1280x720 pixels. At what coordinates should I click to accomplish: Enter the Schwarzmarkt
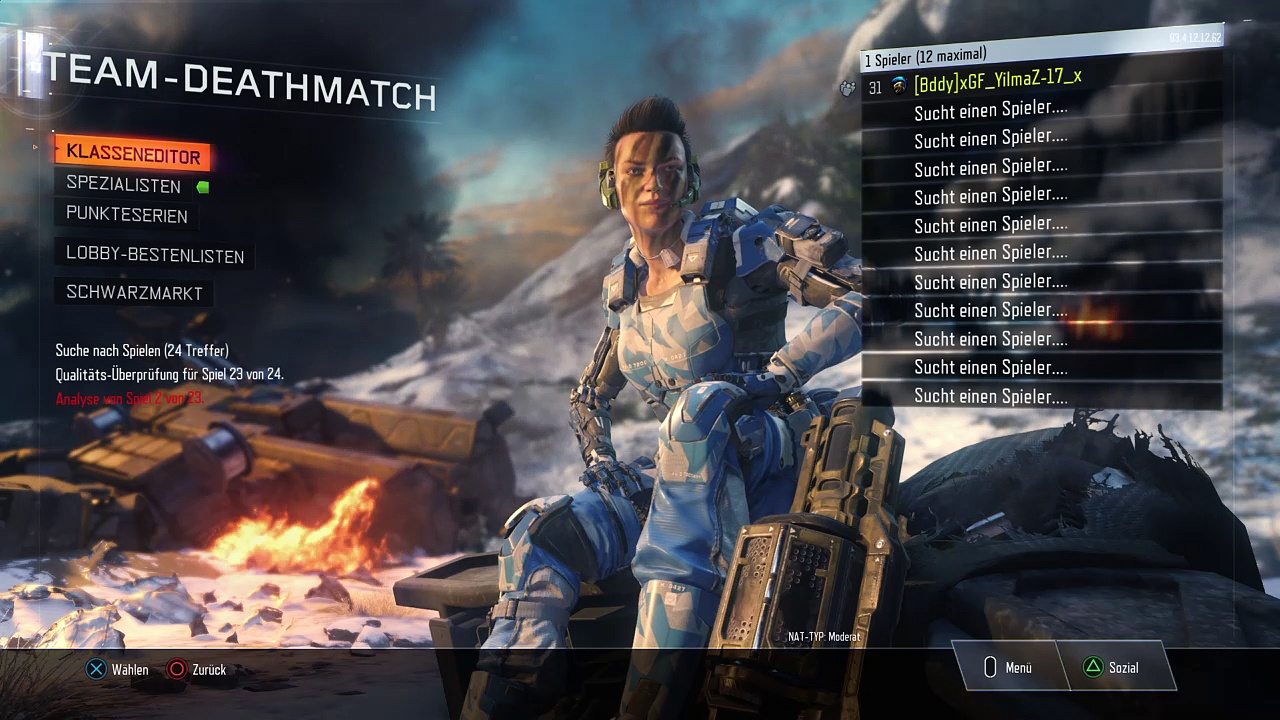pos(134,293)
